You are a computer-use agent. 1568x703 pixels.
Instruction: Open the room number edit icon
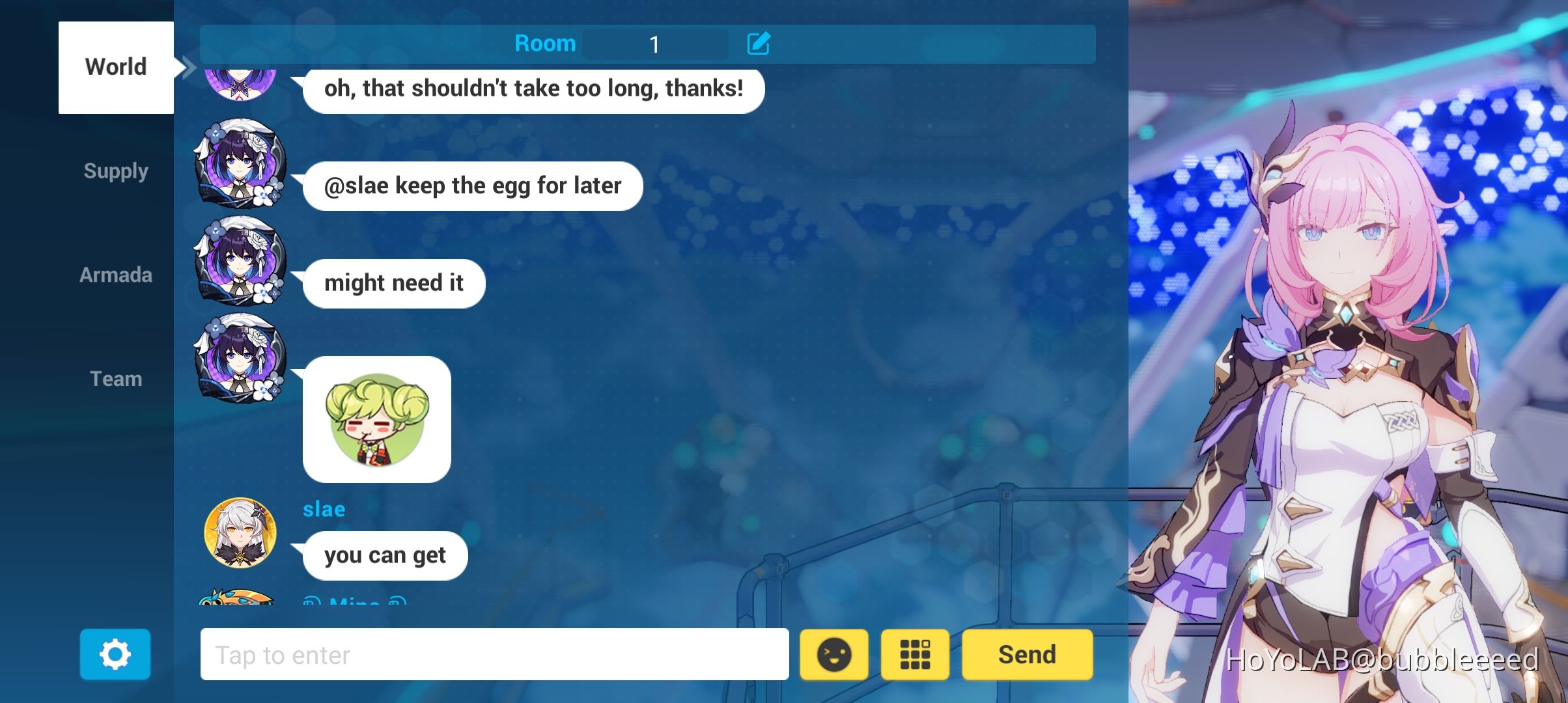coord(760,44)
